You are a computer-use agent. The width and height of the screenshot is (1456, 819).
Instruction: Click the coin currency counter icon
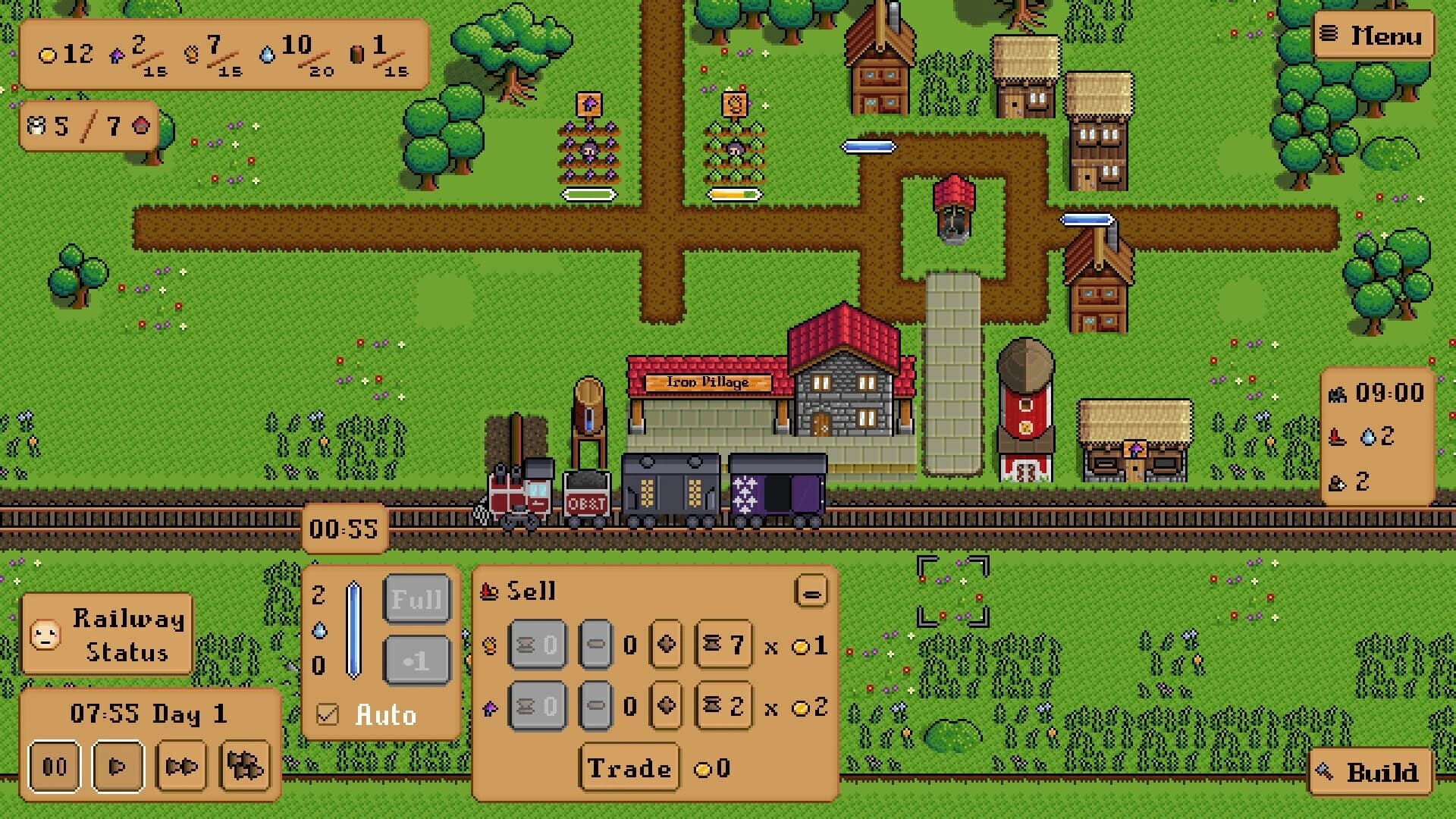(49, 55)
